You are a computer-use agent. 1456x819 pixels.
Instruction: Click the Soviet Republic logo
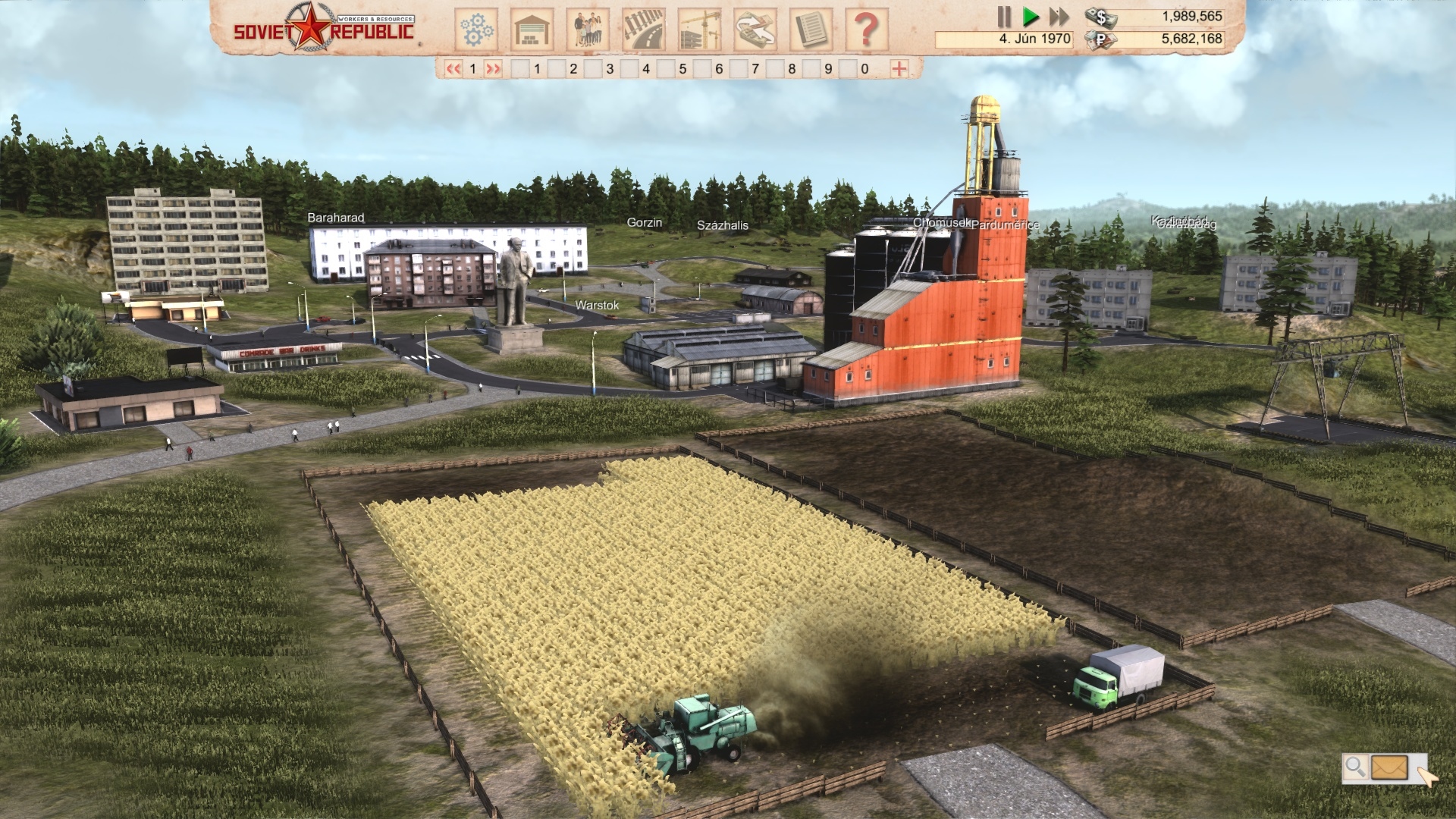click(324, 27)
